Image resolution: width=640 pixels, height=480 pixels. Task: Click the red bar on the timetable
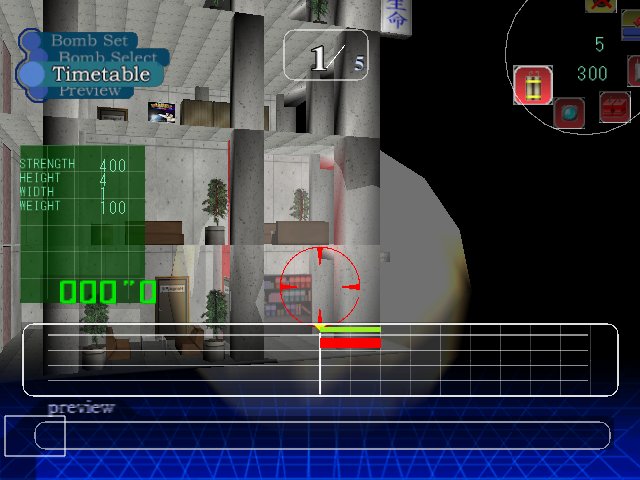coord(350,343)
